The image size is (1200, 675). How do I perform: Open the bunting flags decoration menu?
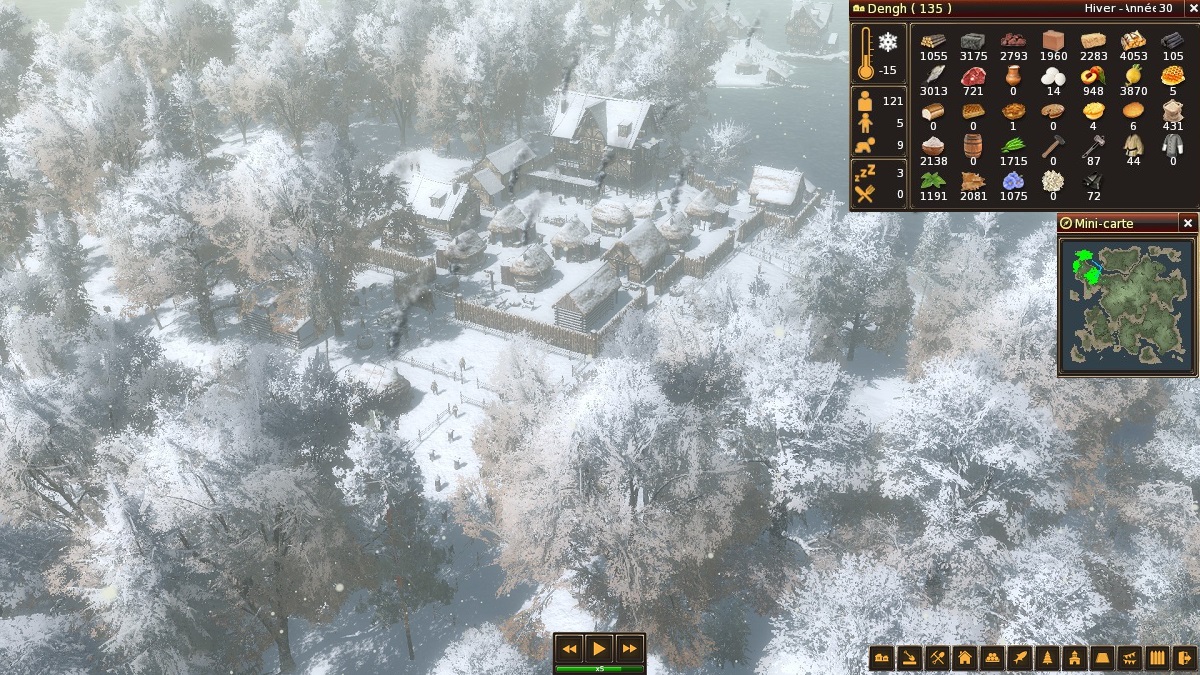pos(1129,657)
